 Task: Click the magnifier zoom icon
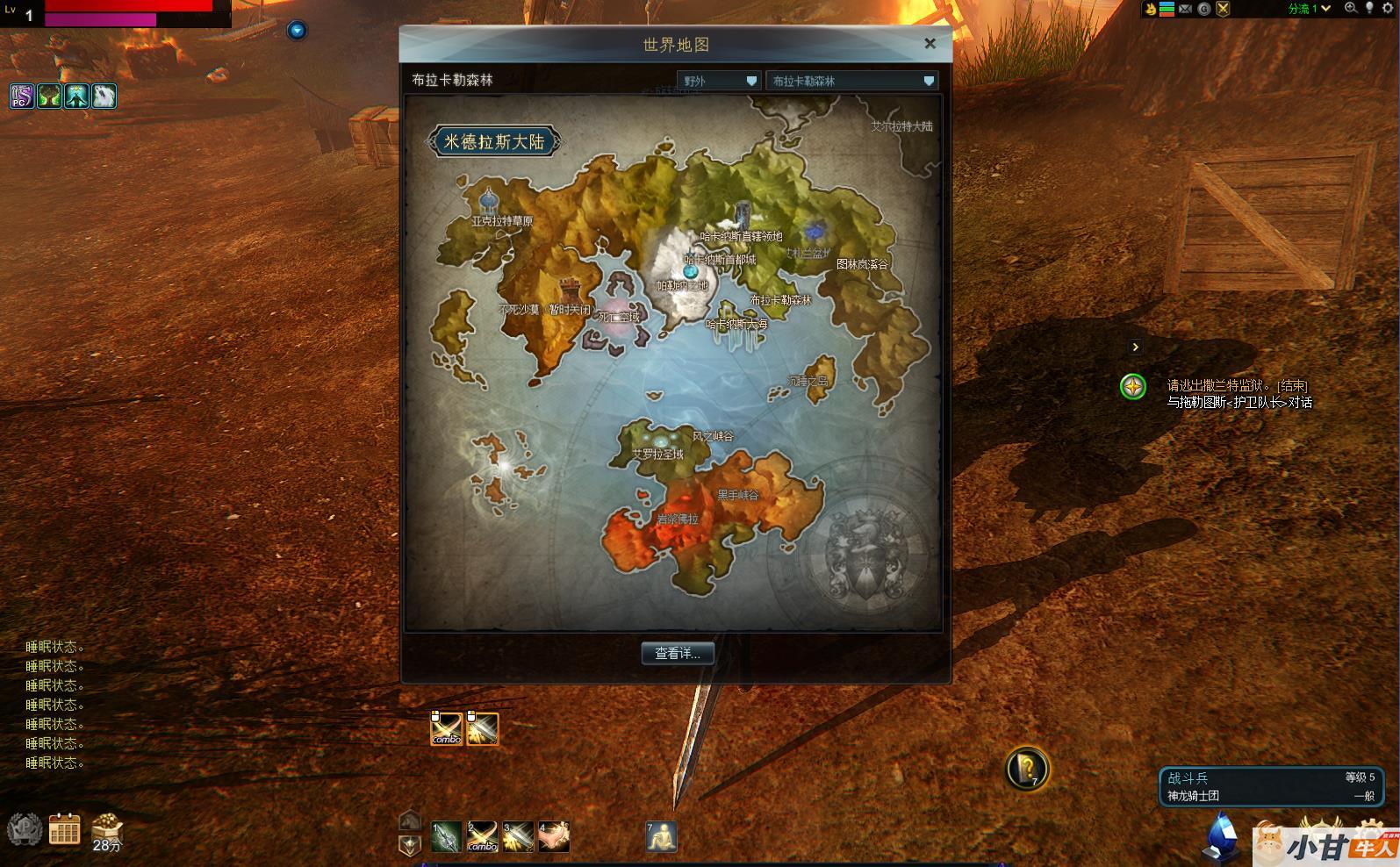pyautogui.click(x=1351, y=8)
